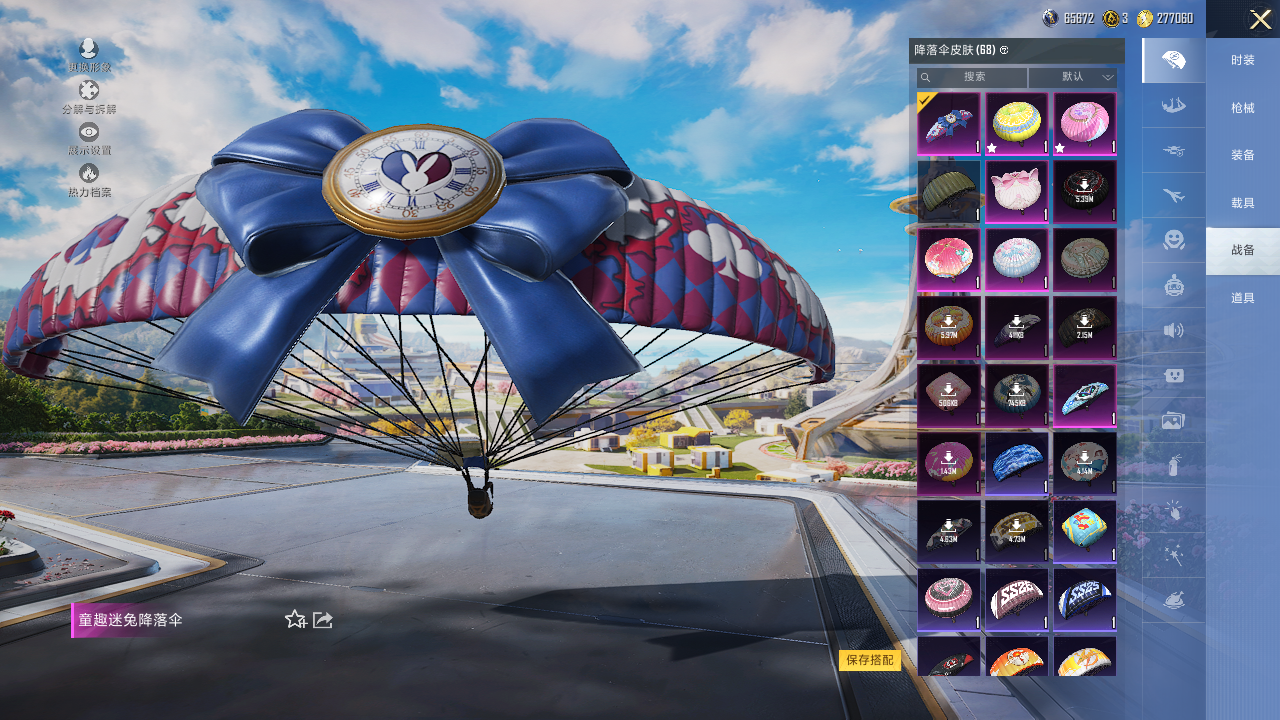Choose the olive green default parachute

[948, 191]
